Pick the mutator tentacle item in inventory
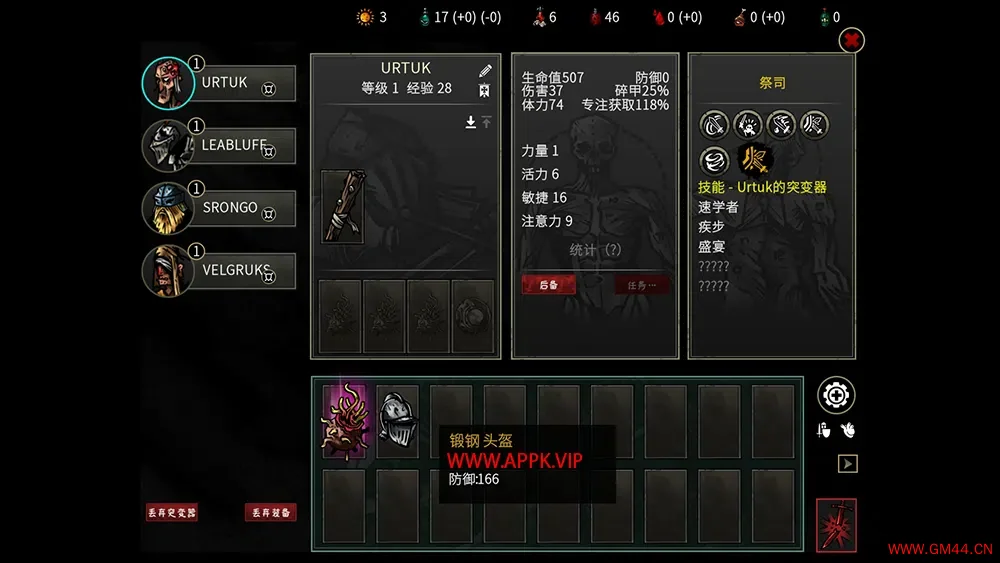Image resolution: width=1000 pixels, height=563 pixels. click(345, 420)
